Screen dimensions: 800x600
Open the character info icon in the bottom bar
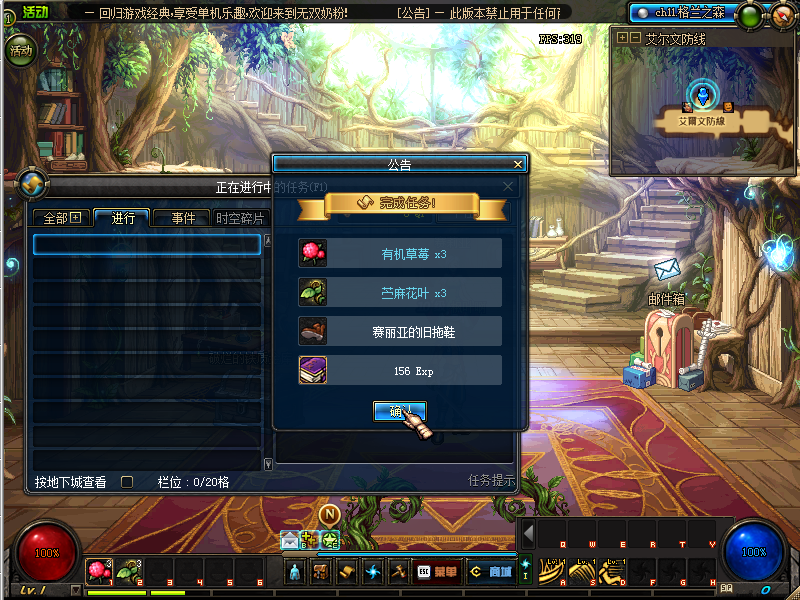(x=295, y=572)
